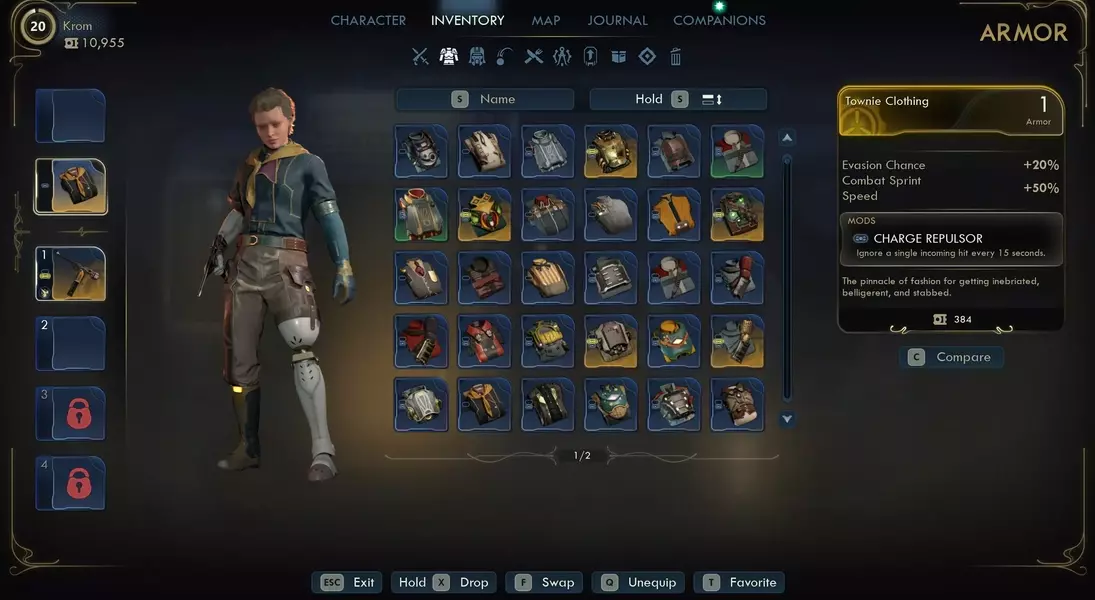Click the Unequip button

tap(641, 582)
